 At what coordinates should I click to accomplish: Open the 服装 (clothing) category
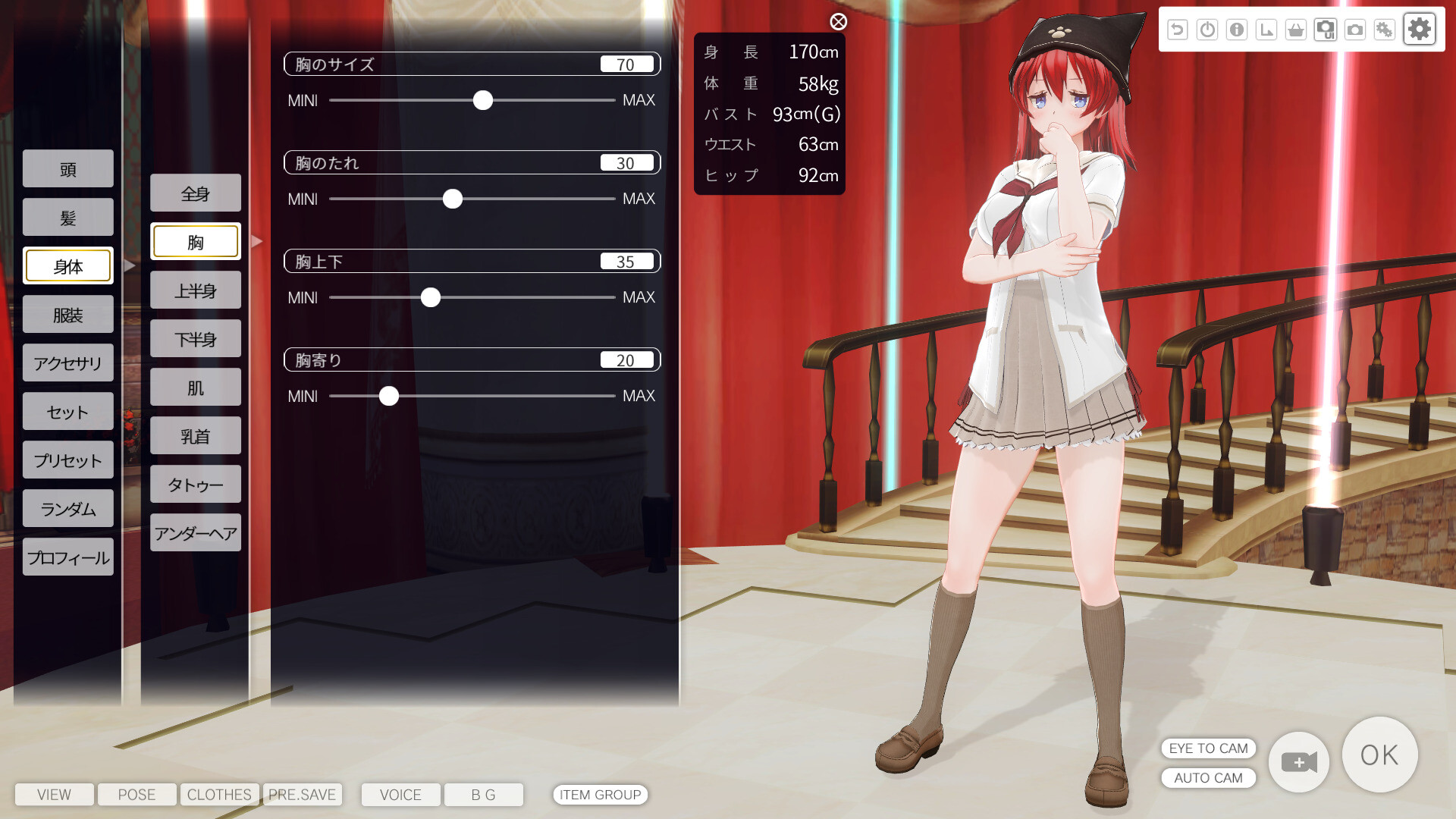click(x=68, y=315)
